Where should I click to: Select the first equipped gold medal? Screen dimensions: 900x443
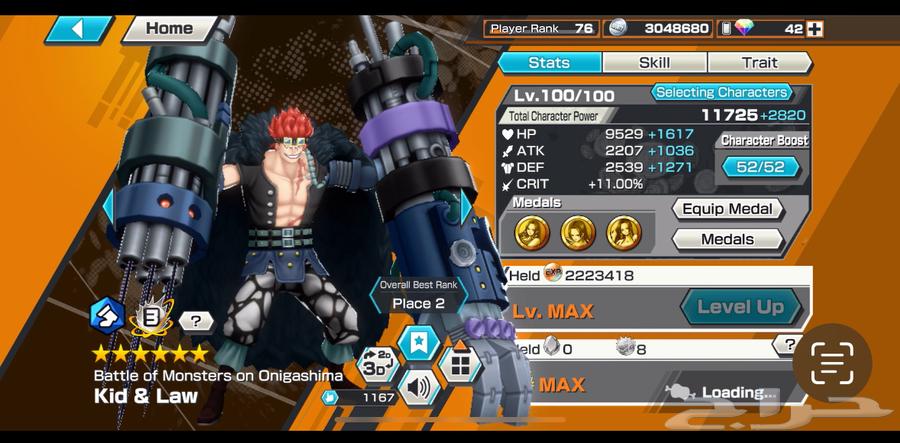tap(531, 233)
